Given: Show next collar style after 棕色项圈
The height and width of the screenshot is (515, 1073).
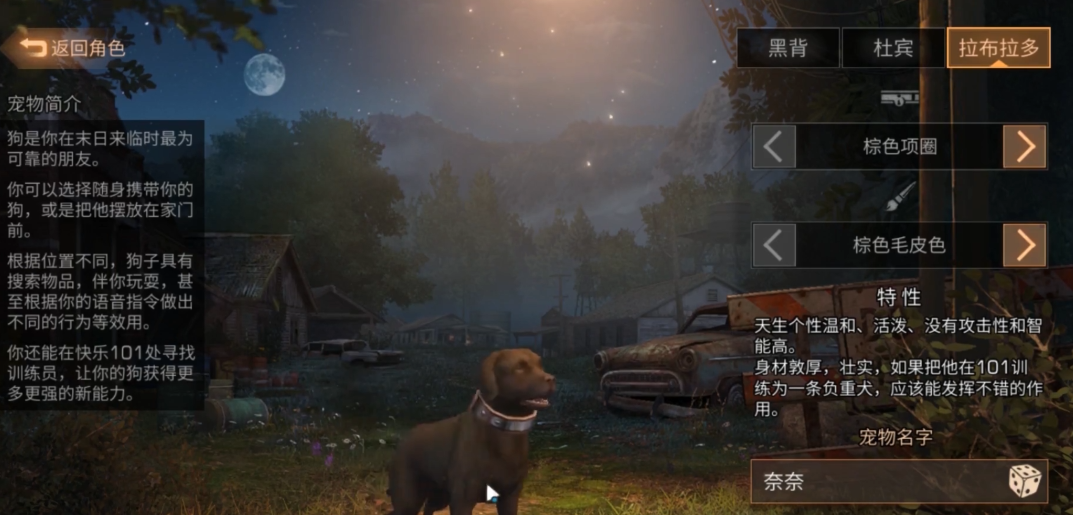Looking at the screenshot, I should [1025, 147].
